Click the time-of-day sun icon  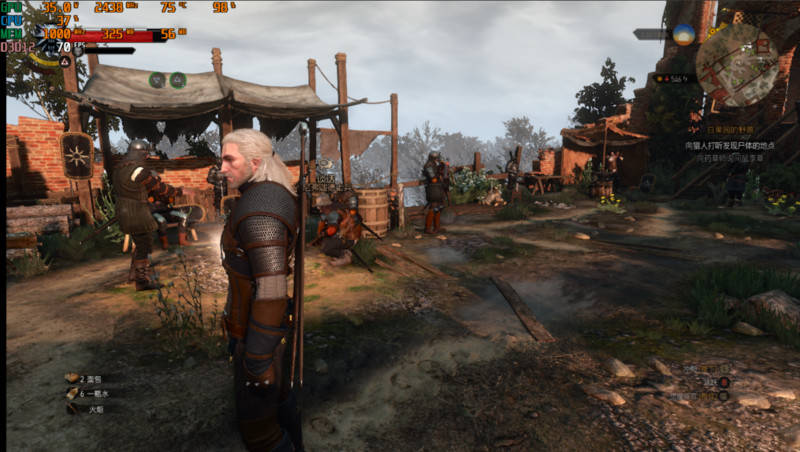pos(684,34)
